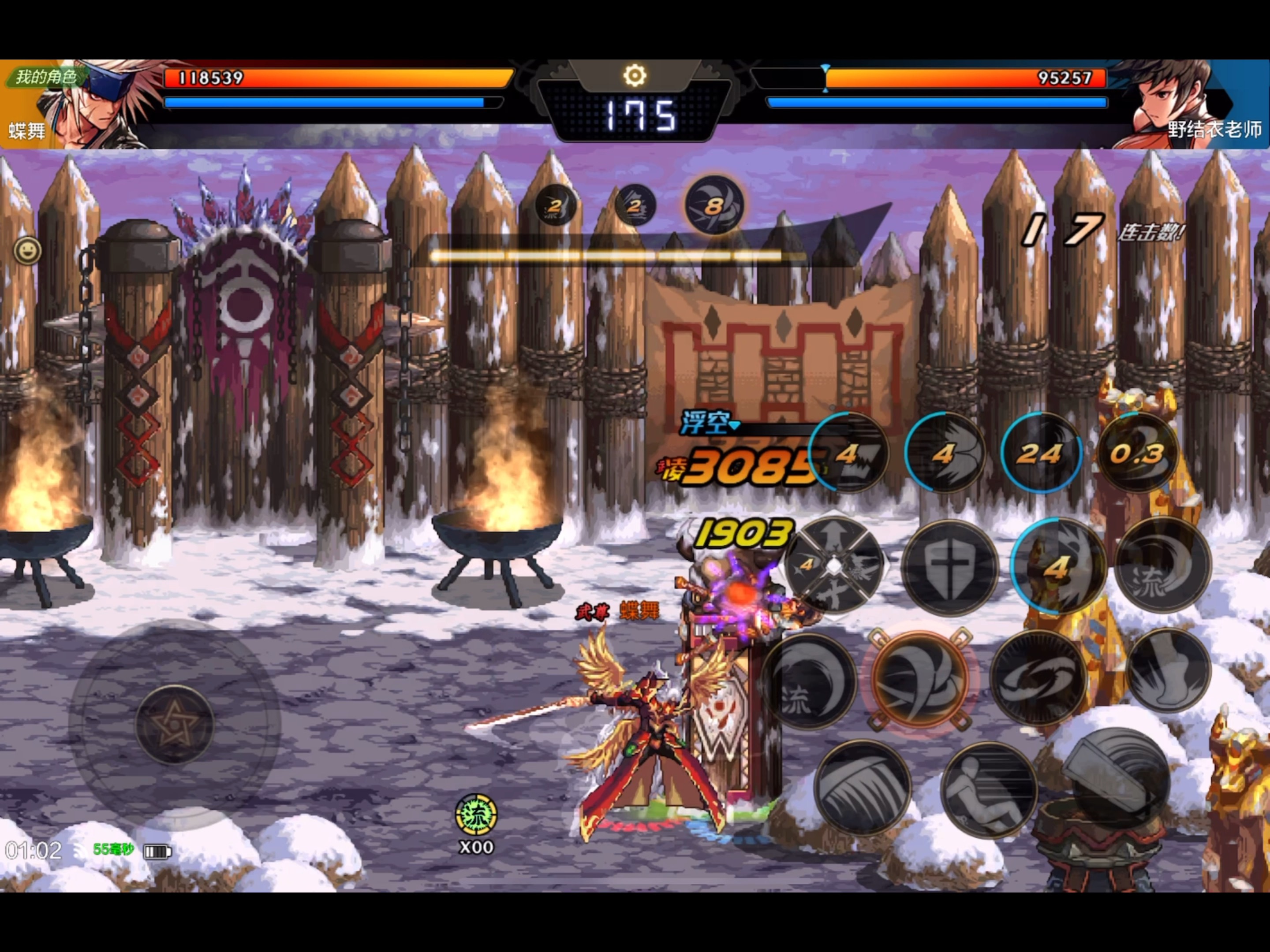Trigger the multi-streak downward slash skill
Image resolution: width=1270 pixels, height=952 pixels.
coord(862,787)
